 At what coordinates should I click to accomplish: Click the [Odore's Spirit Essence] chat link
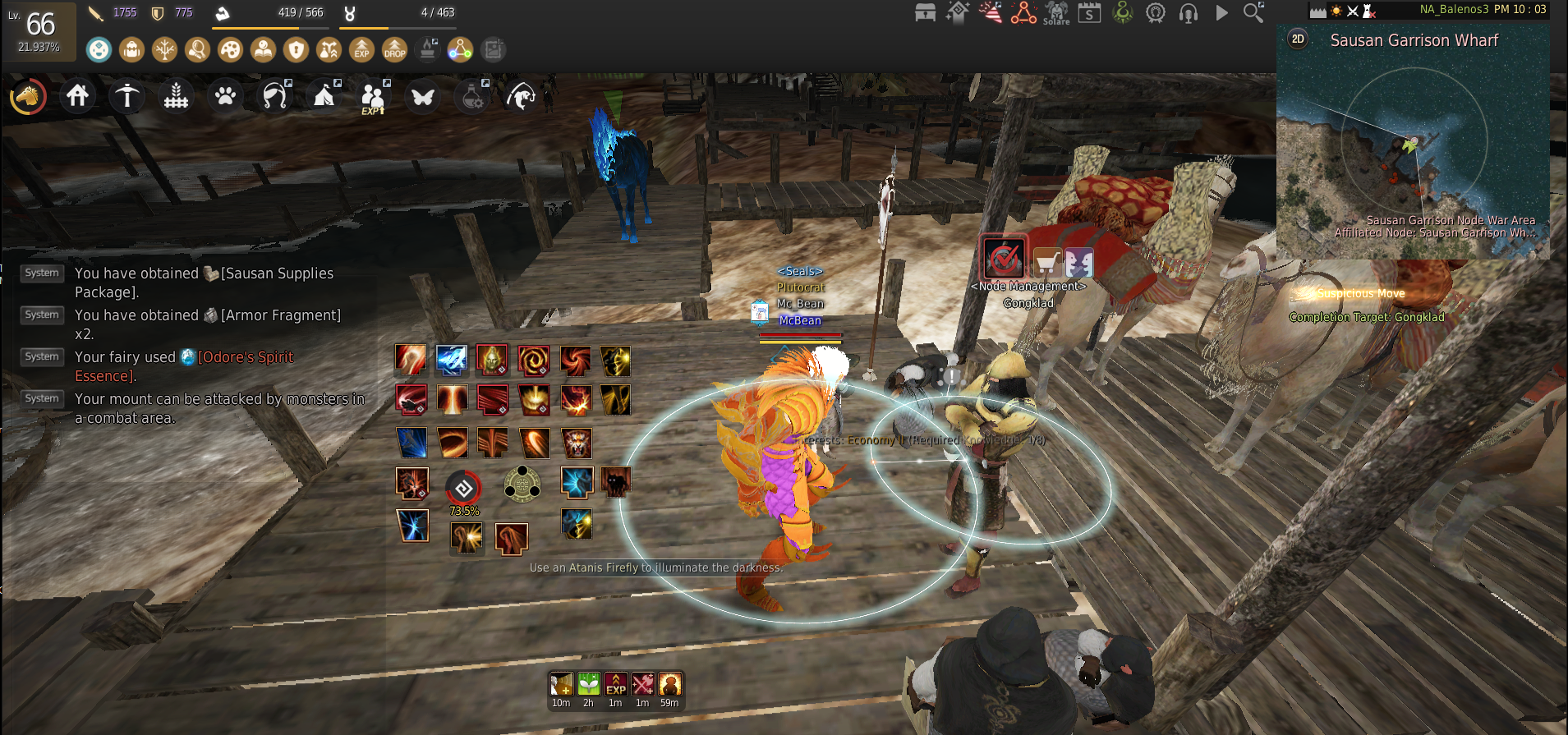pos(246,356)
